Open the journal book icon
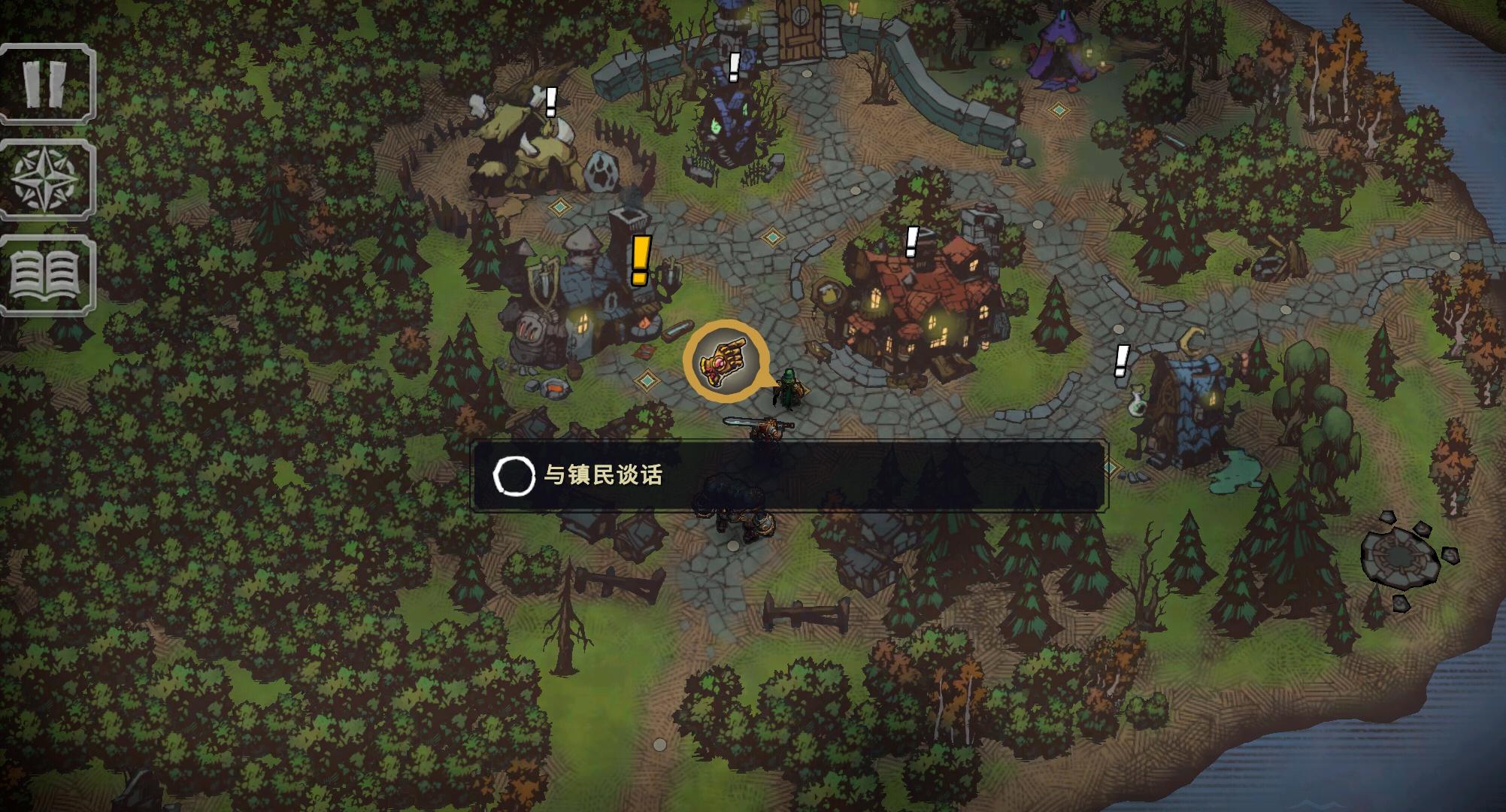The image size is (1506, 812). (x=47, y=275)
